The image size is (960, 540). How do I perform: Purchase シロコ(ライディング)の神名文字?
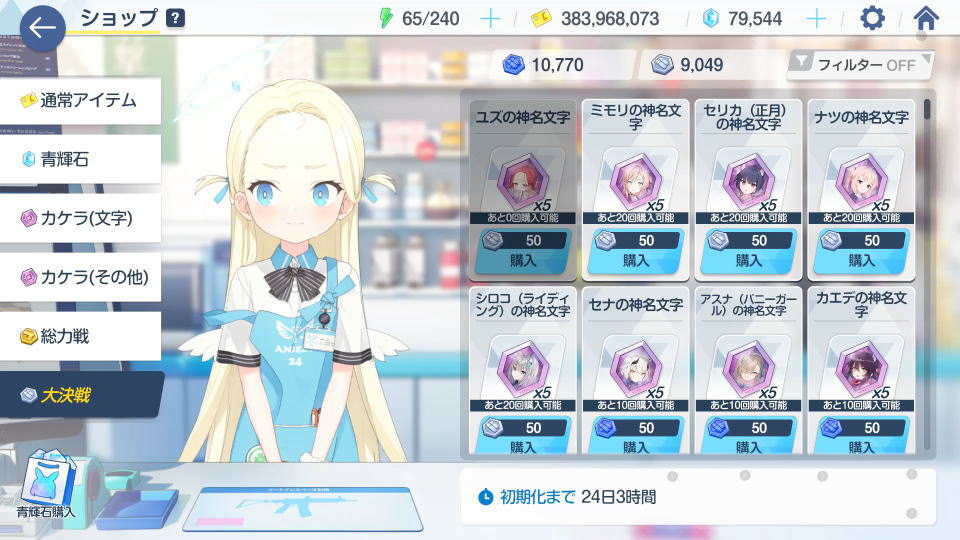coord(523,437)
